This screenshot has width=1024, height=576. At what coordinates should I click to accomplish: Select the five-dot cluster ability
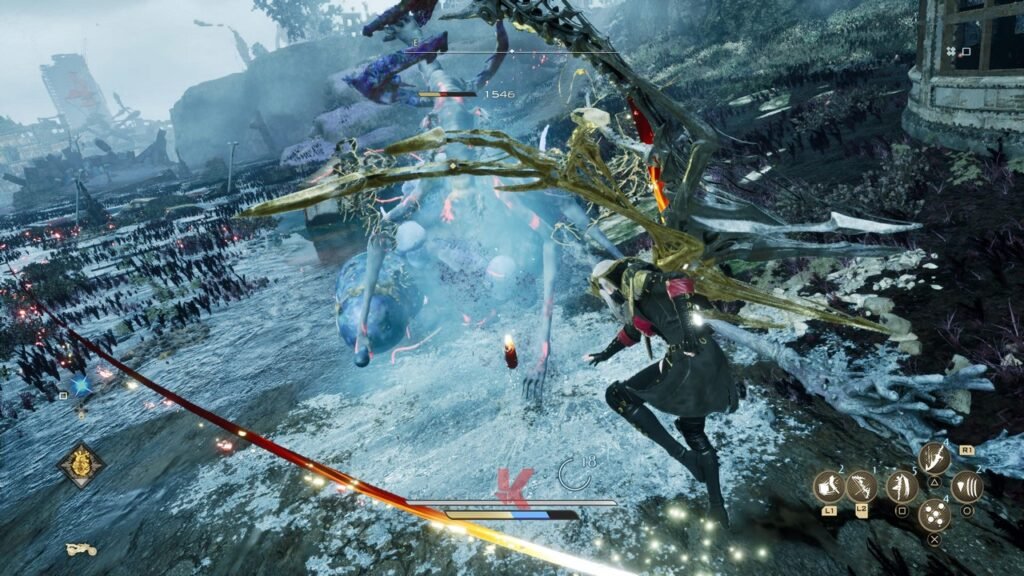(x=934, y=516)
